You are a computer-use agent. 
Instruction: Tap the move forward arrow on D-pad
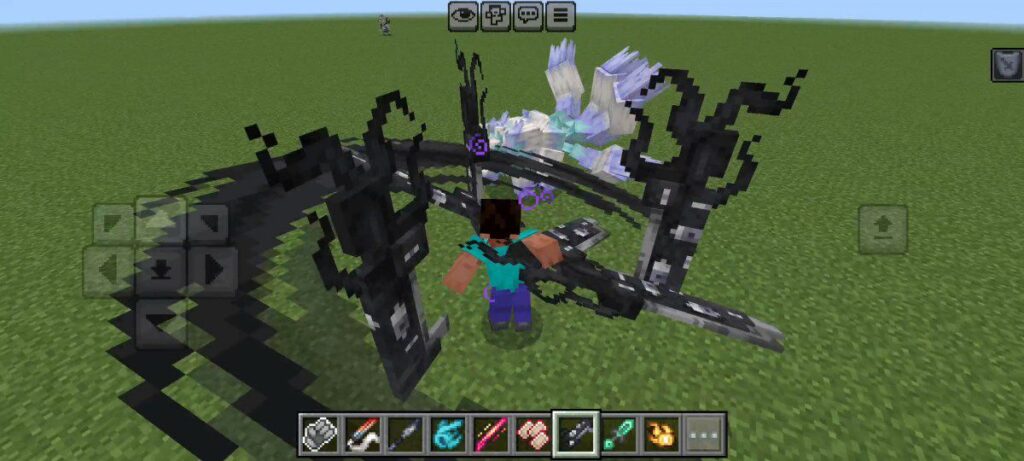pyautogui.click(x=160, y=220)
